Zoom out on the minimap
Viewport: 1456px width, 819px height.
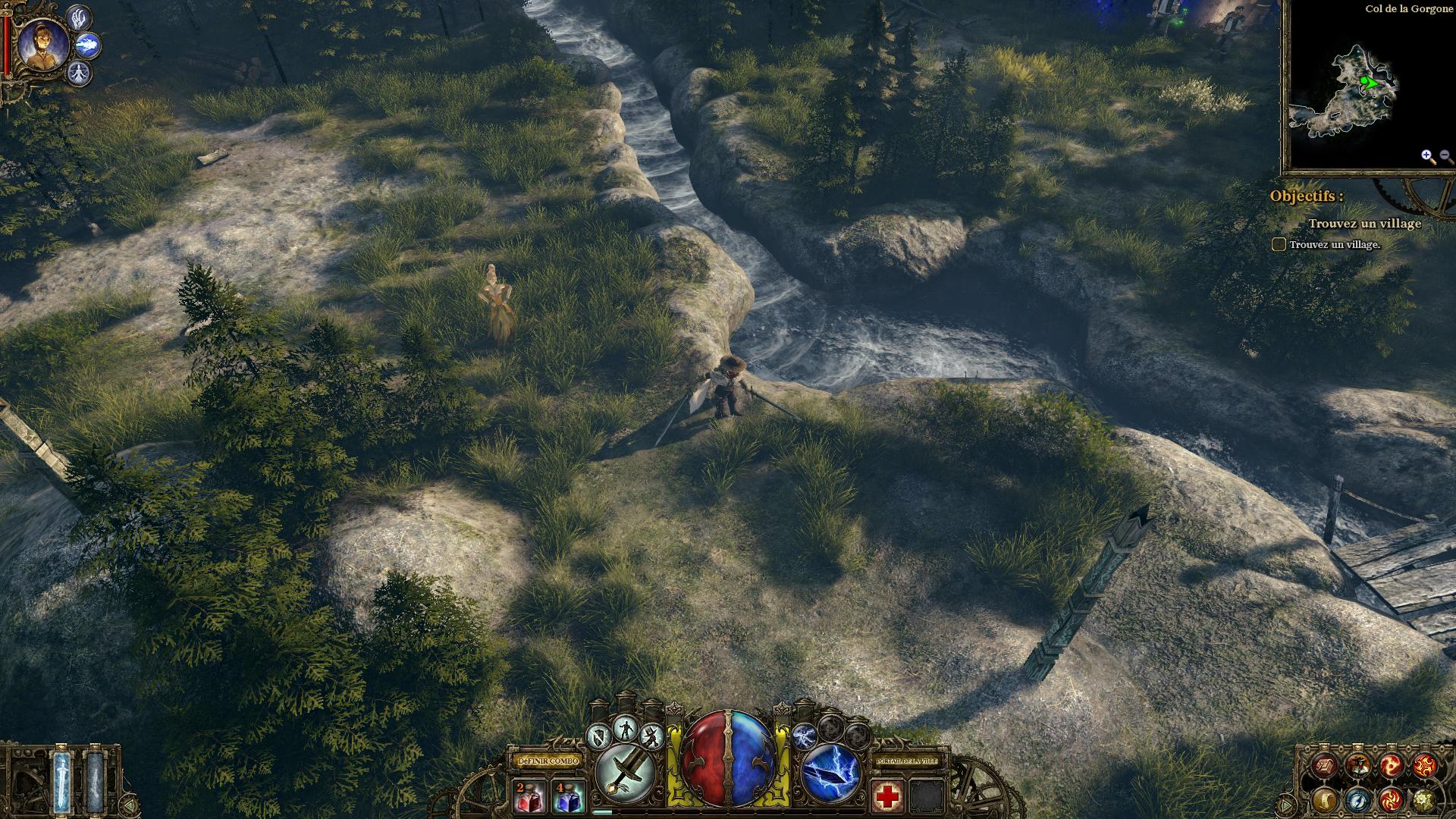(1445, 156)
